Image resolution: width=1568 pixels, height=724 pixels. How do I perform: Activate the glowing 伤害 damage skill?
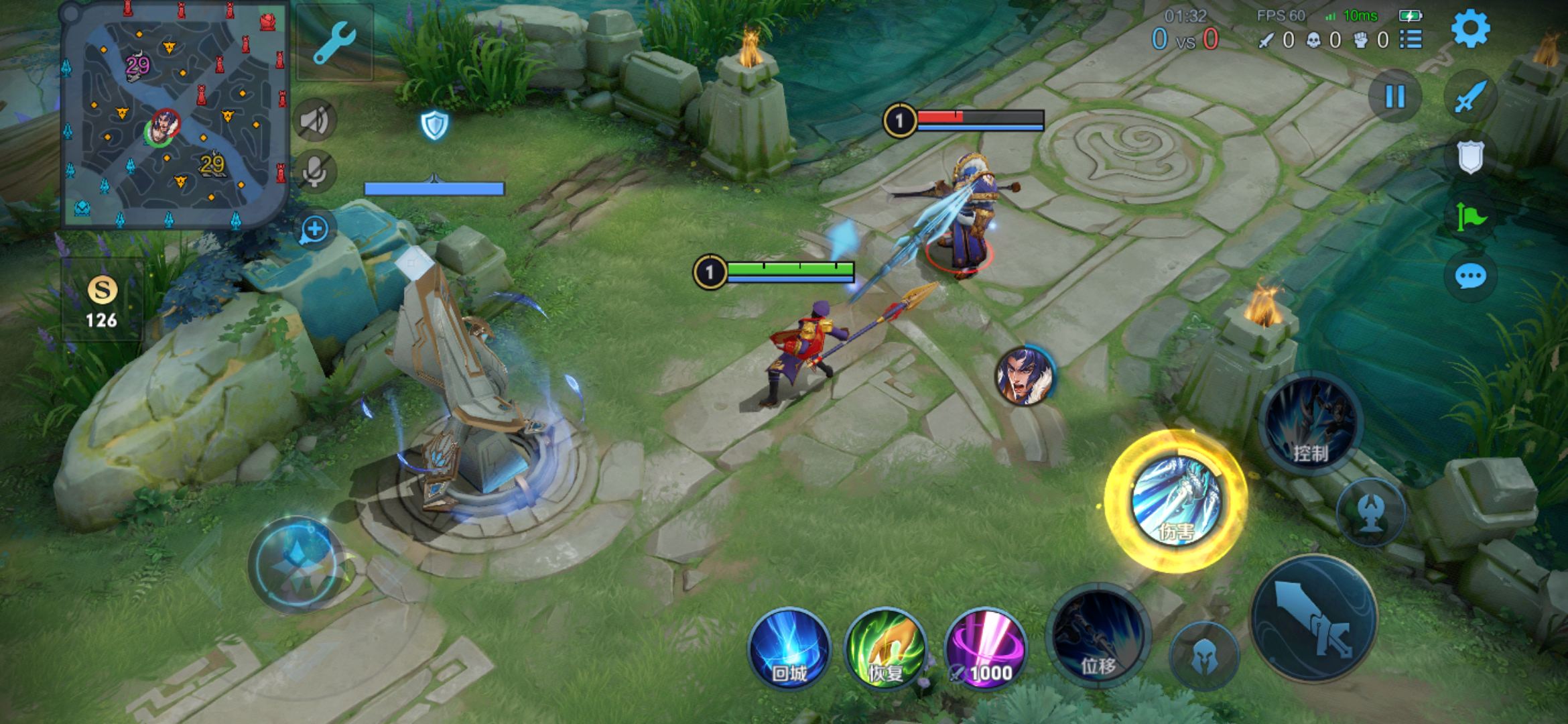1175,501
